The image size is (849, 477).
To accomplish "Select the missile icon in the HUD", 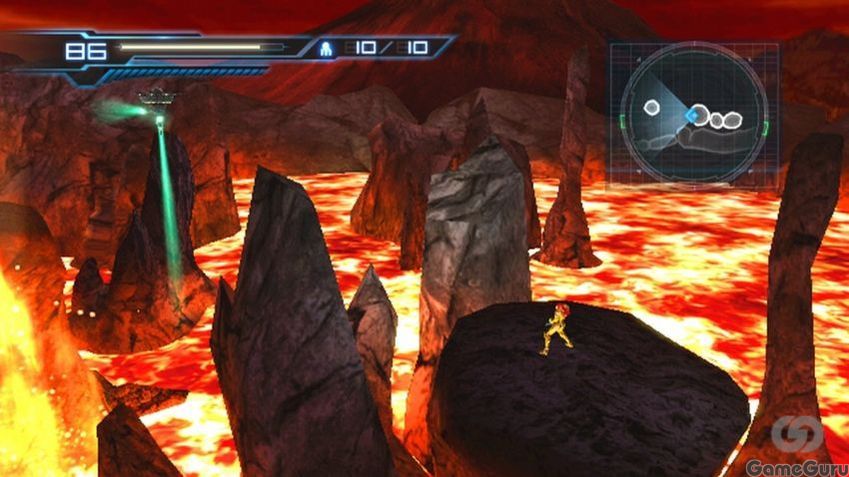I will 326,47.
